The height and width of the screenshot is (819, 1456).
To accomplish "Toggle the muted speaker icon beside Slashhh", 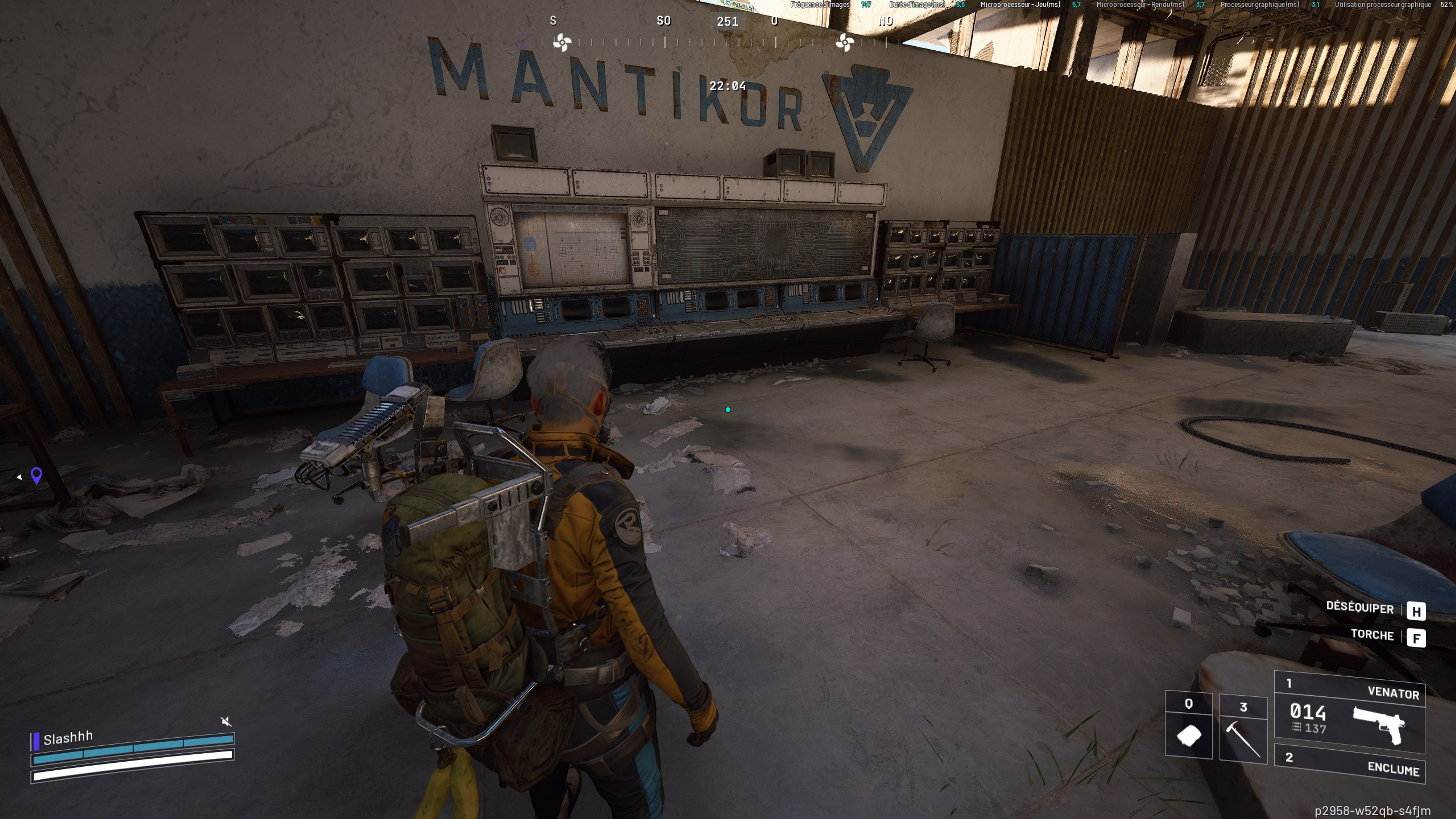I will pyautogui.click(x=226, y=721).
